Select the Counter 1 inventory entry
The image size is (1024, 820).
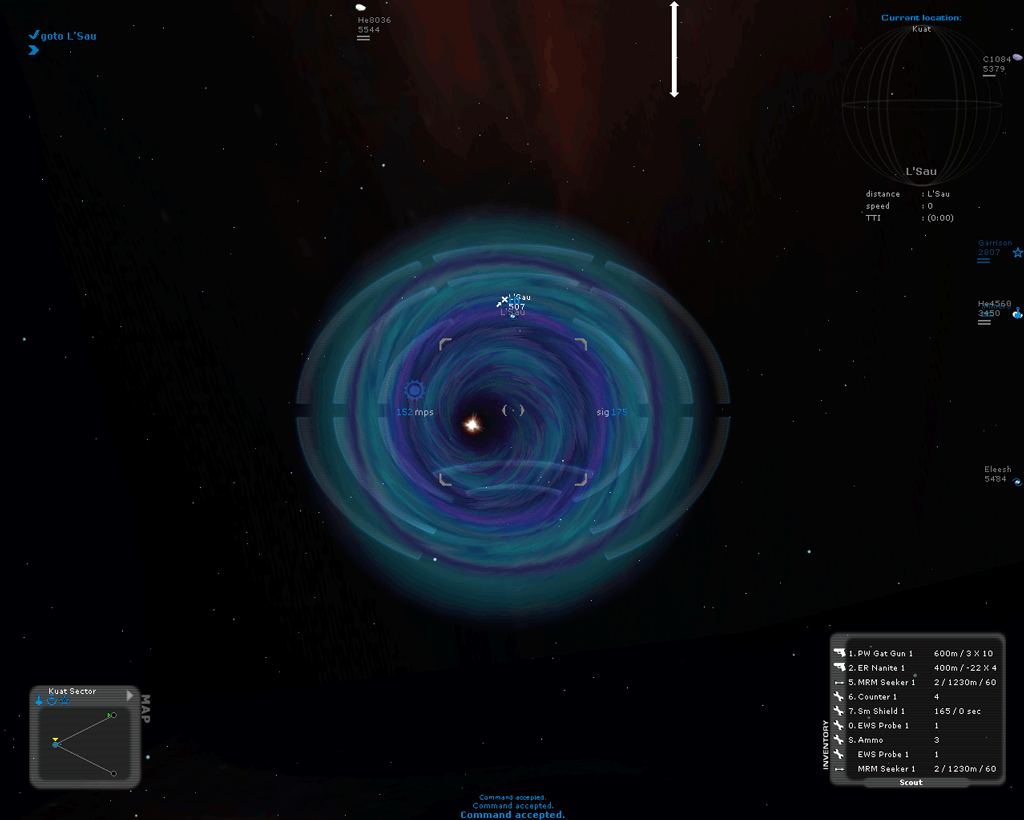click(914, 697)
